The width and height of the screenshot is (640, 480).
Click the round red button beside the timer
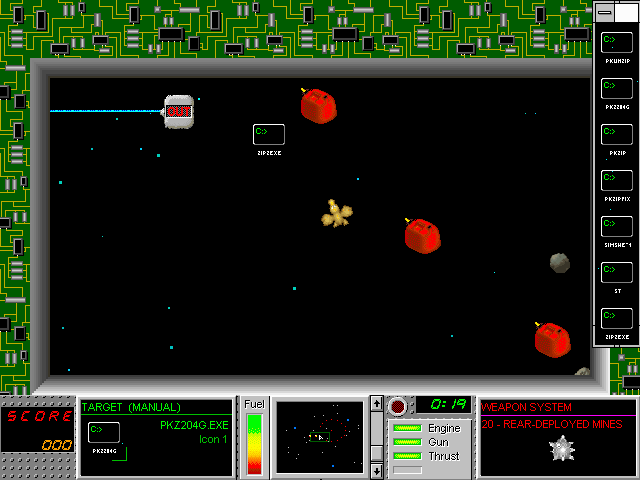point(399,406)
